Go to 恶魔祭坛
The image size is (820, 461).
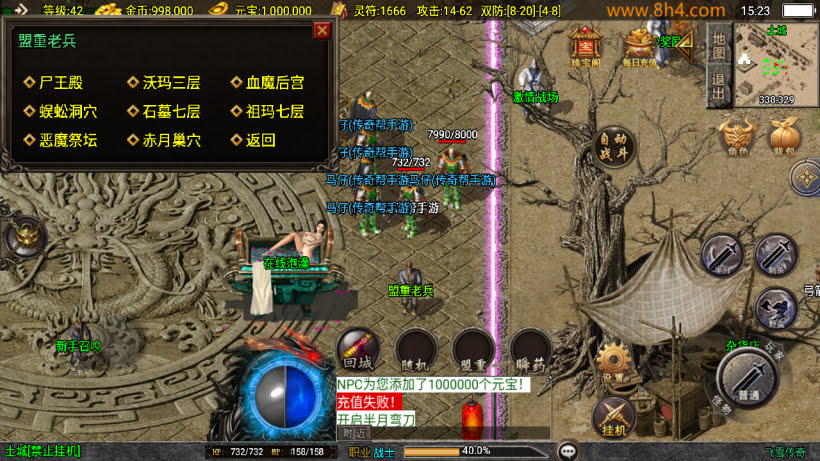tap(61, 141)
